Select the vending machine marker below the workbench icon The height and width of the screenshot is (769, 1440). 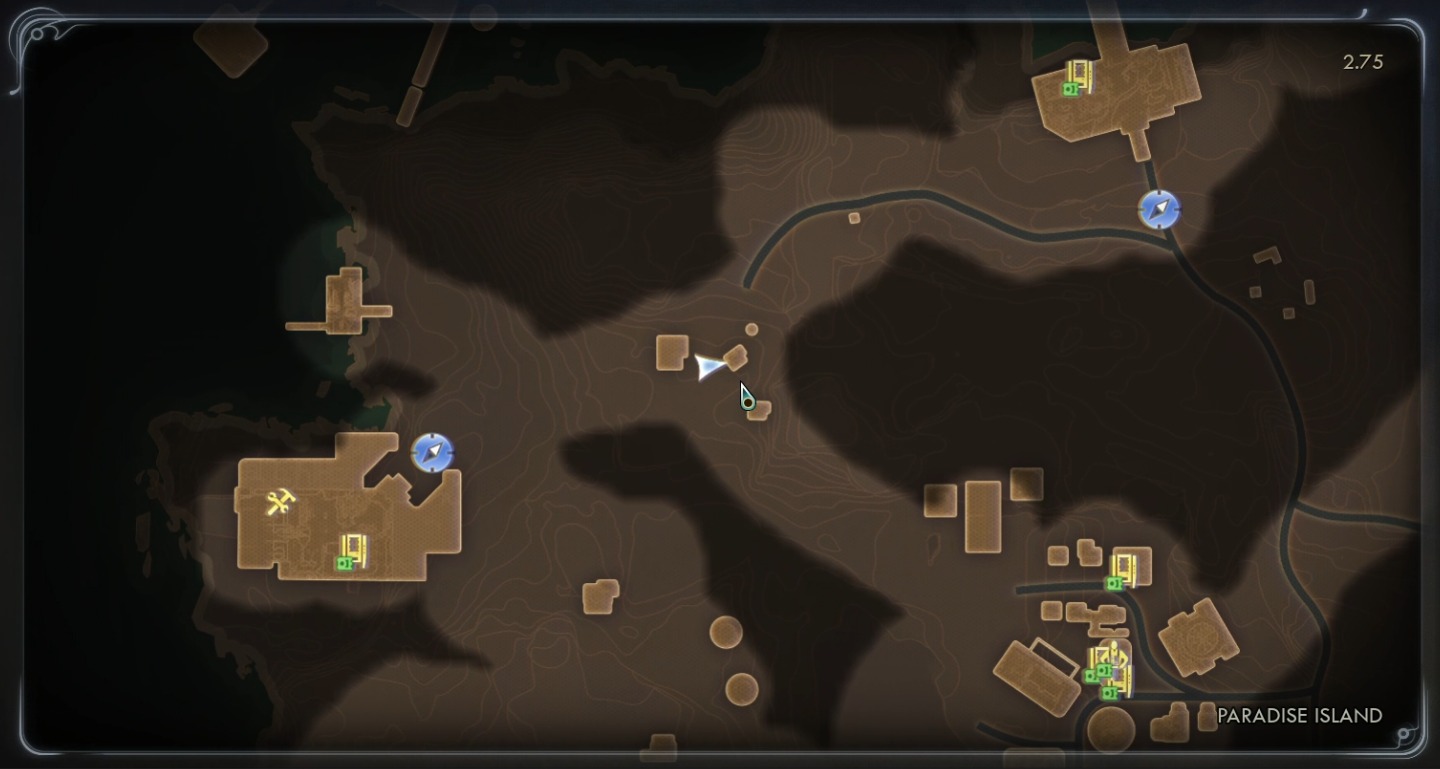point(351,552)
